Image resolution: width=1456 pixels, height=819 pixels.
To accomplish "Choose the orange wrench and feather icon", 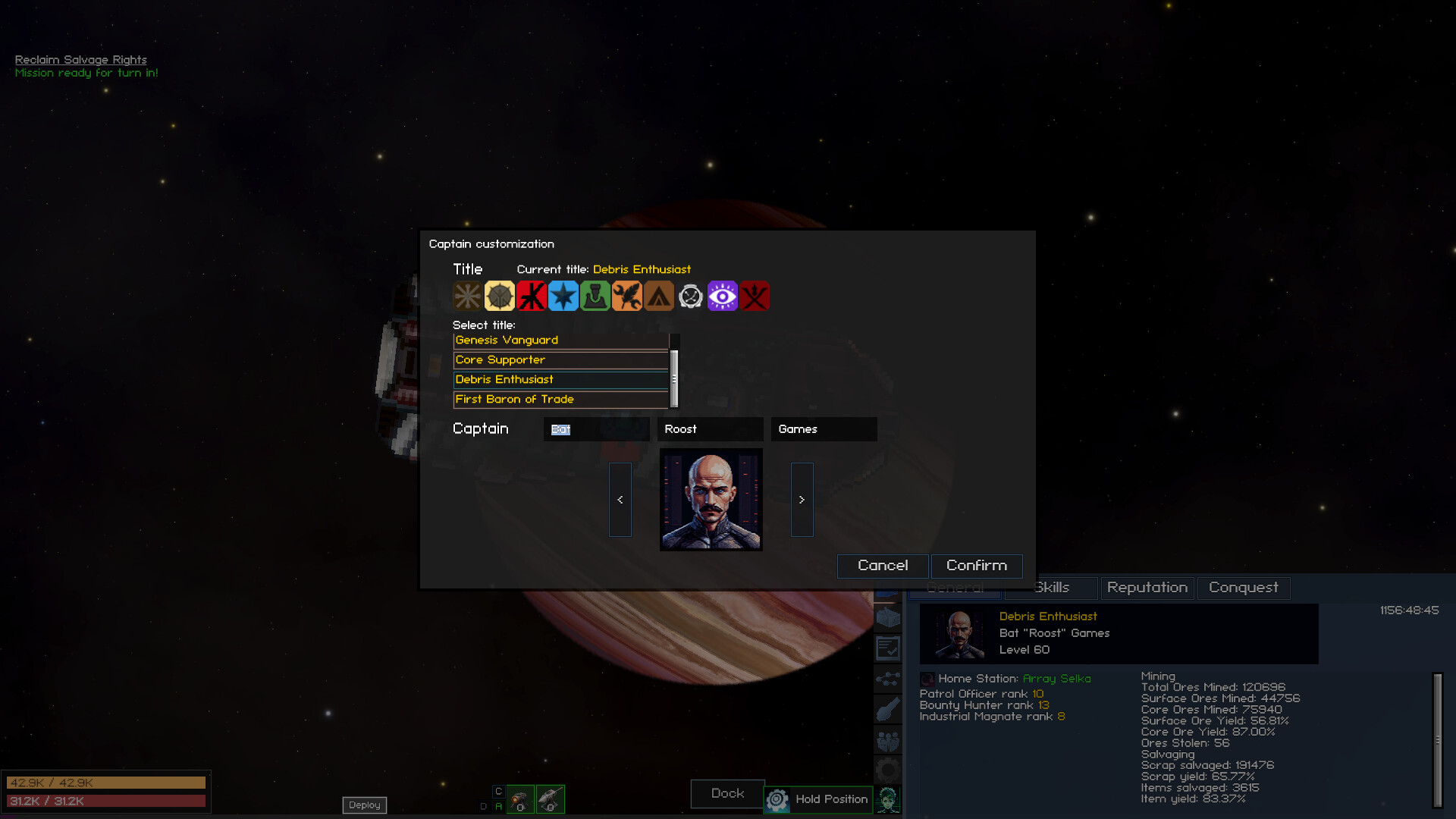I will coord(627,297).
